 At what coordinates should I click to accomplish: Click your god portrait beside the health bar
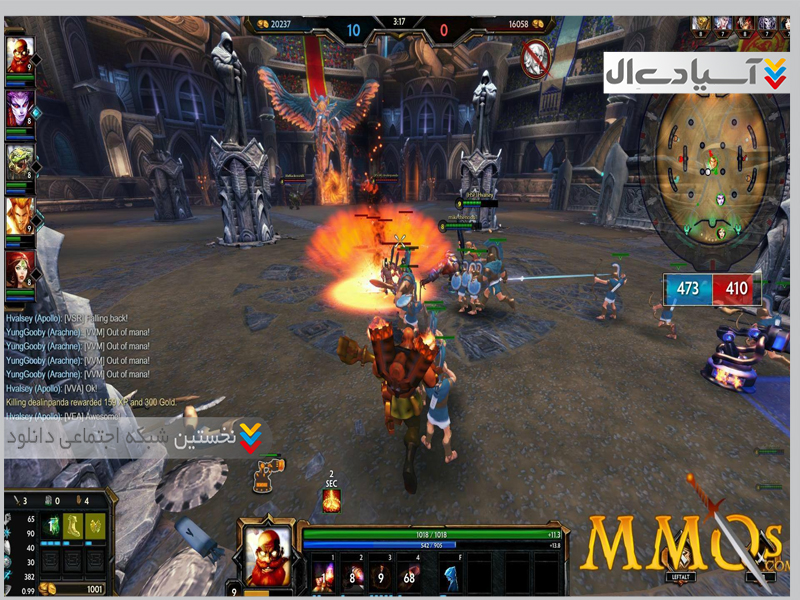pos(269,552)
